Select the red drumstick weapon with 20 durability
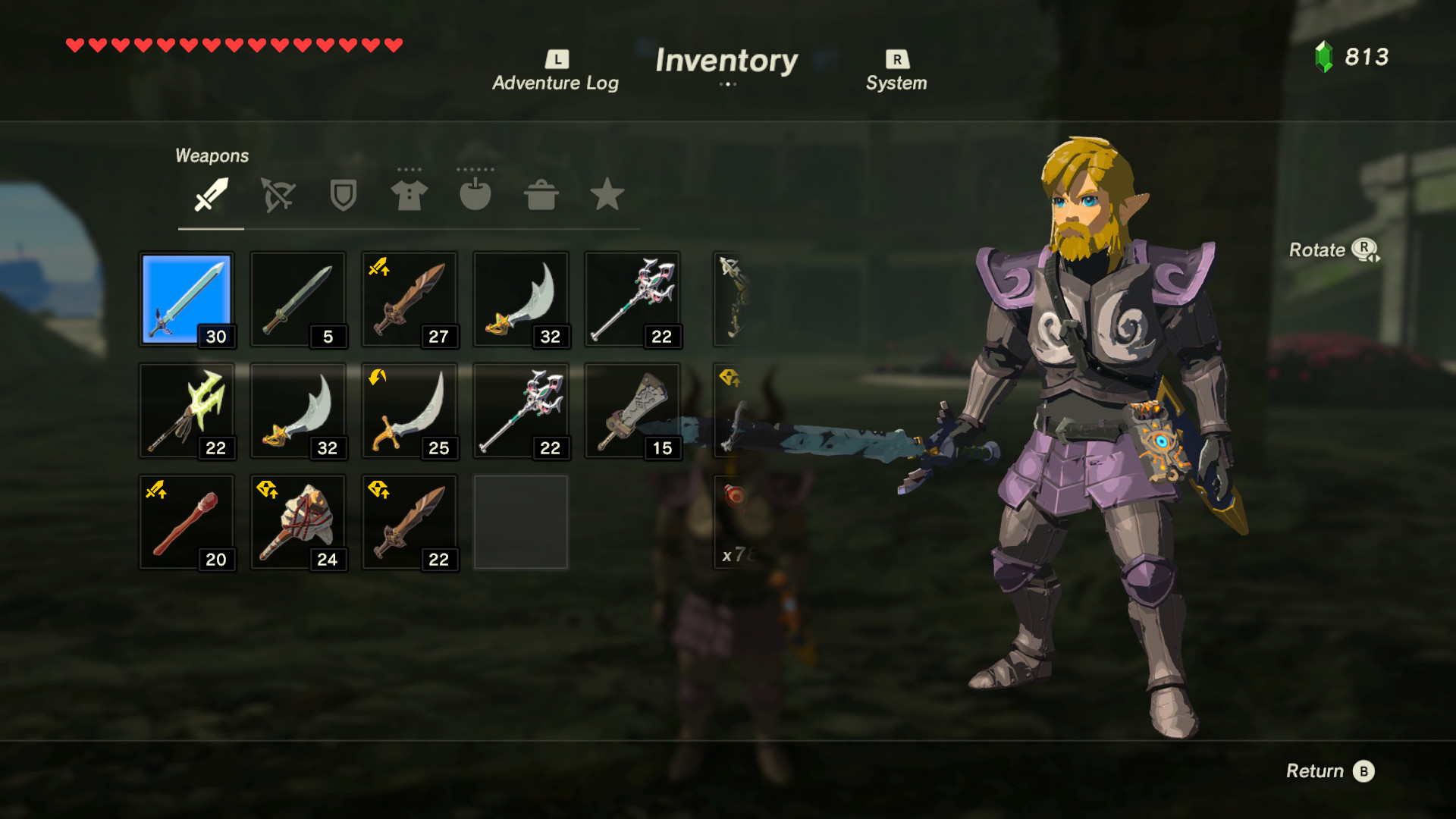Screen dimensions: 1456x819 187,522
